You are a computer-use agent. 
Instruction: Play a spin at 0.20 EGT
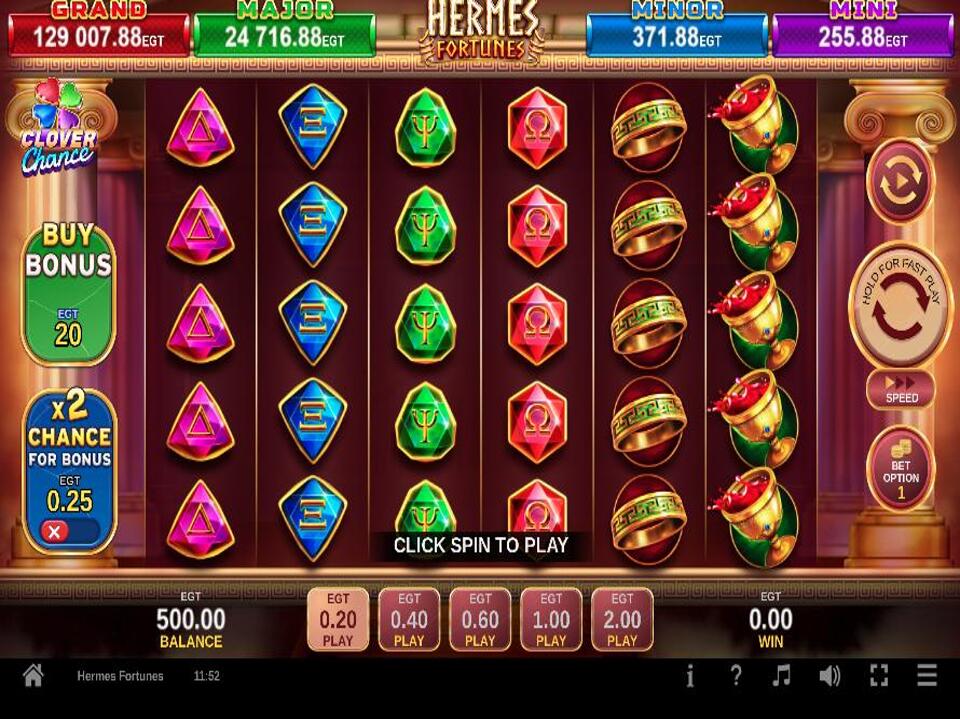tap(337, 619)
